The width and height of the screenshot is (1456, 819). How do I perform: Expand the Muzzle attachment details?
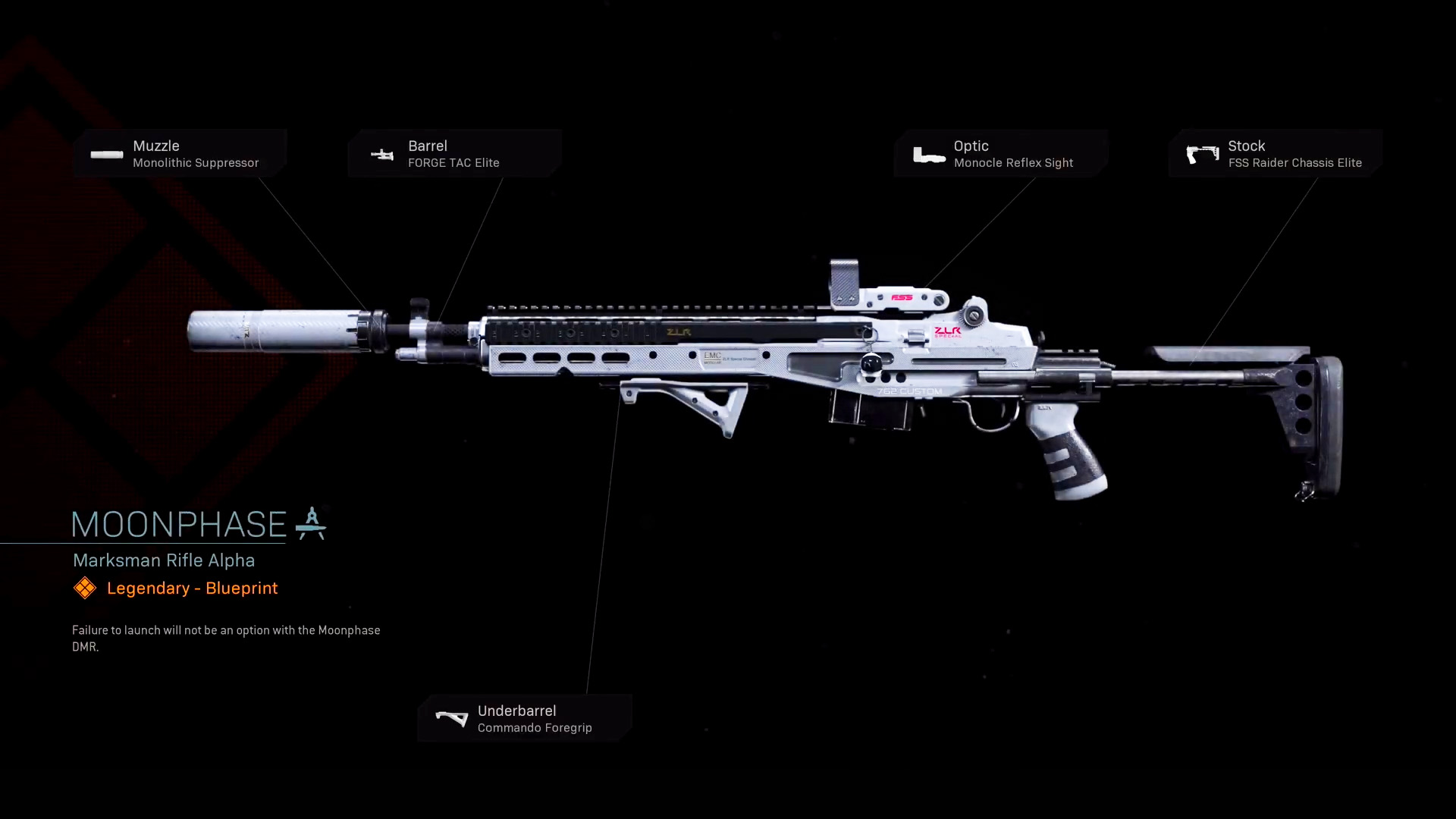tap(182, 154)
